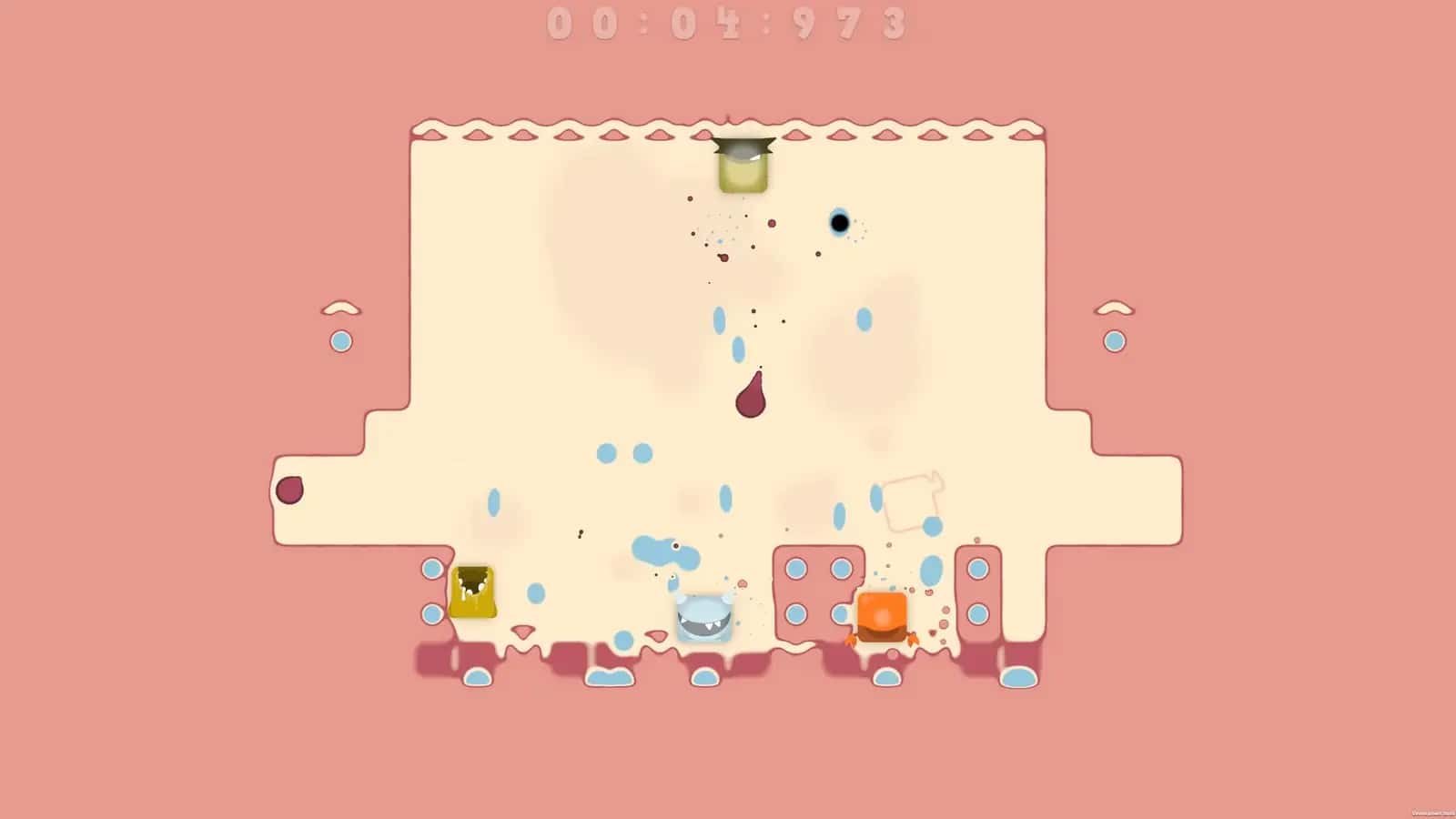Click the orange Spitling near the pink block
This screenshot has height=819, width=1456.
880,617
